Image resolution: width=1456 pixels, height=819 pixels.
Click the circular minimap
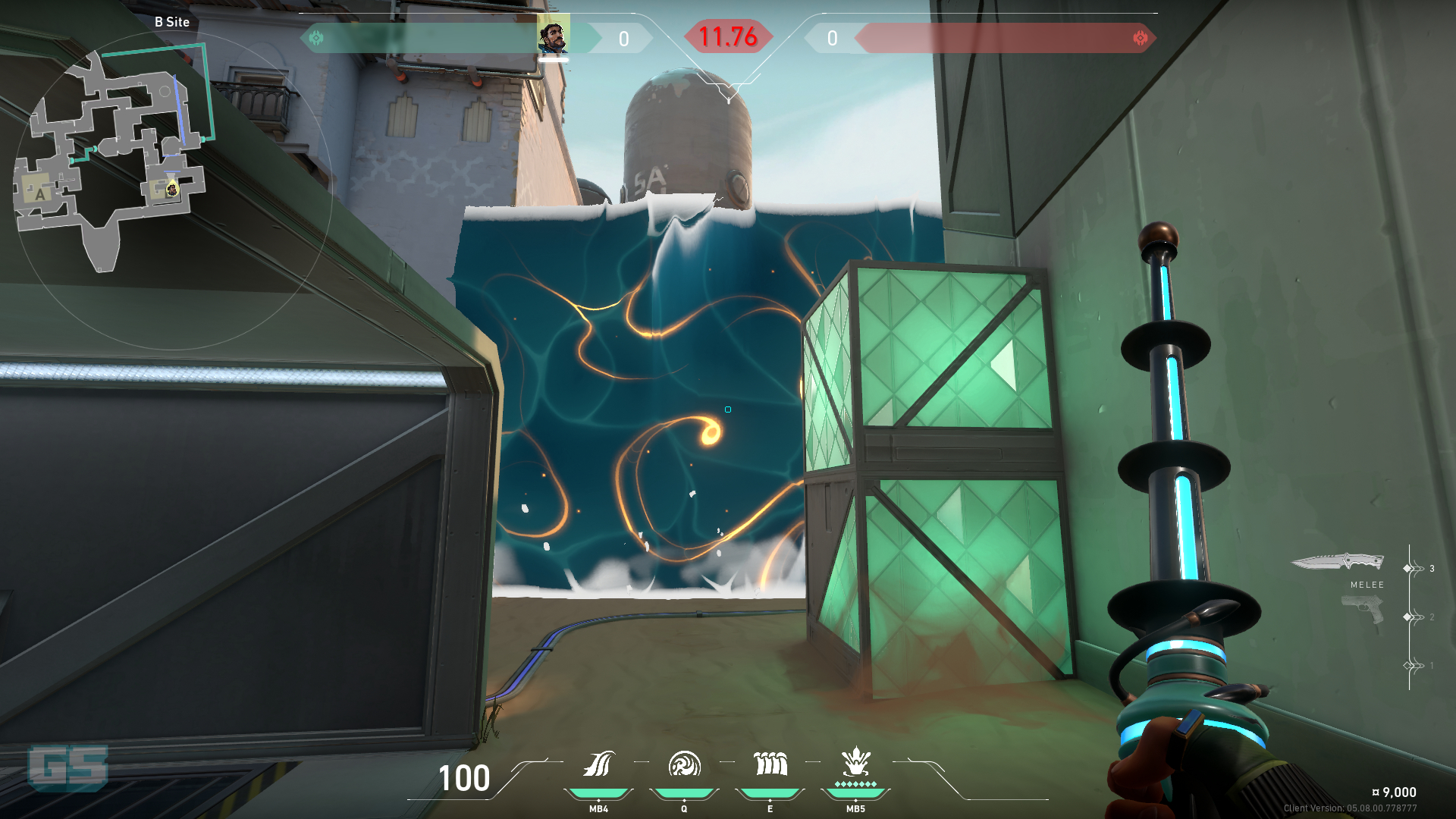click(173, 190)
